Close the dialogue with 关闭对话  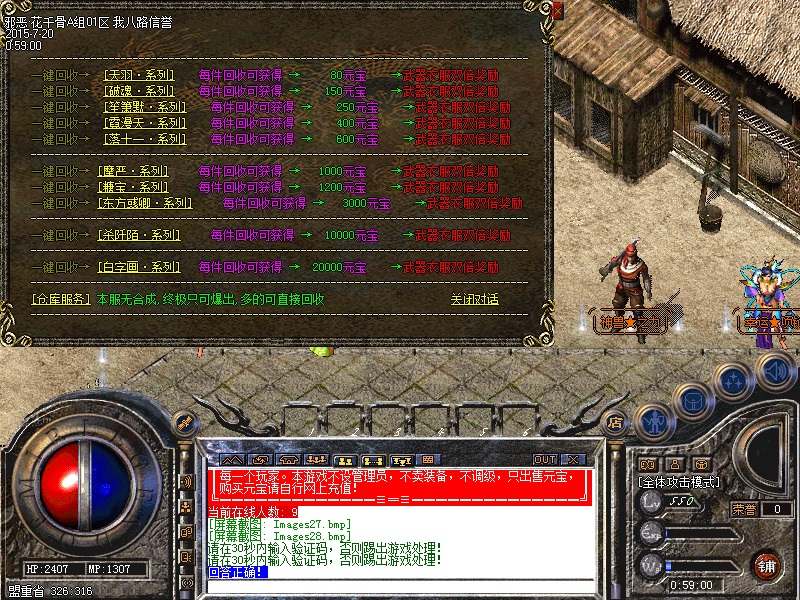coord(474,299)
